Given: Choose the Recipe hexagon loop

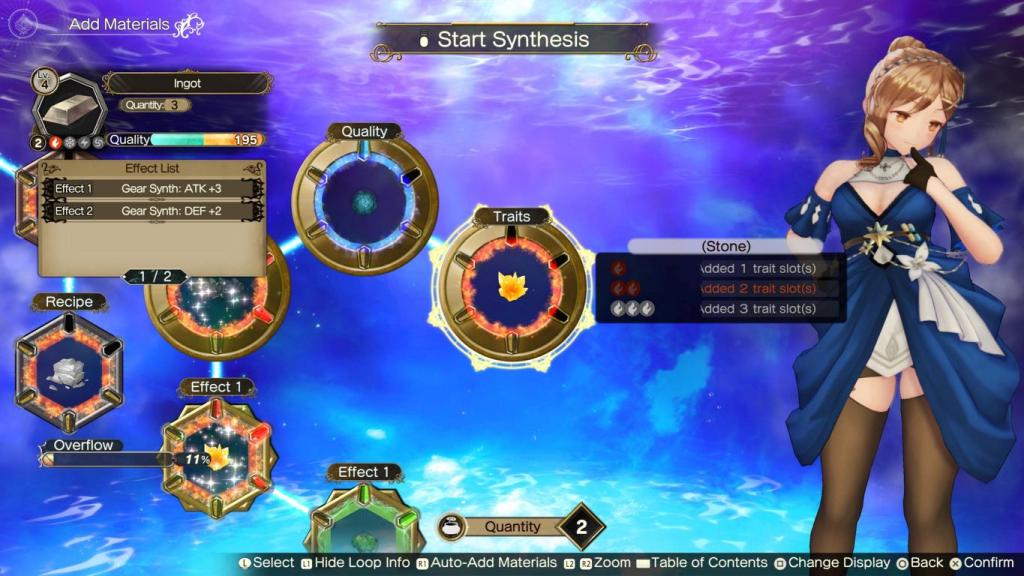Looking at the screenshot, I should pyautogui.click(x=68, y=370).
